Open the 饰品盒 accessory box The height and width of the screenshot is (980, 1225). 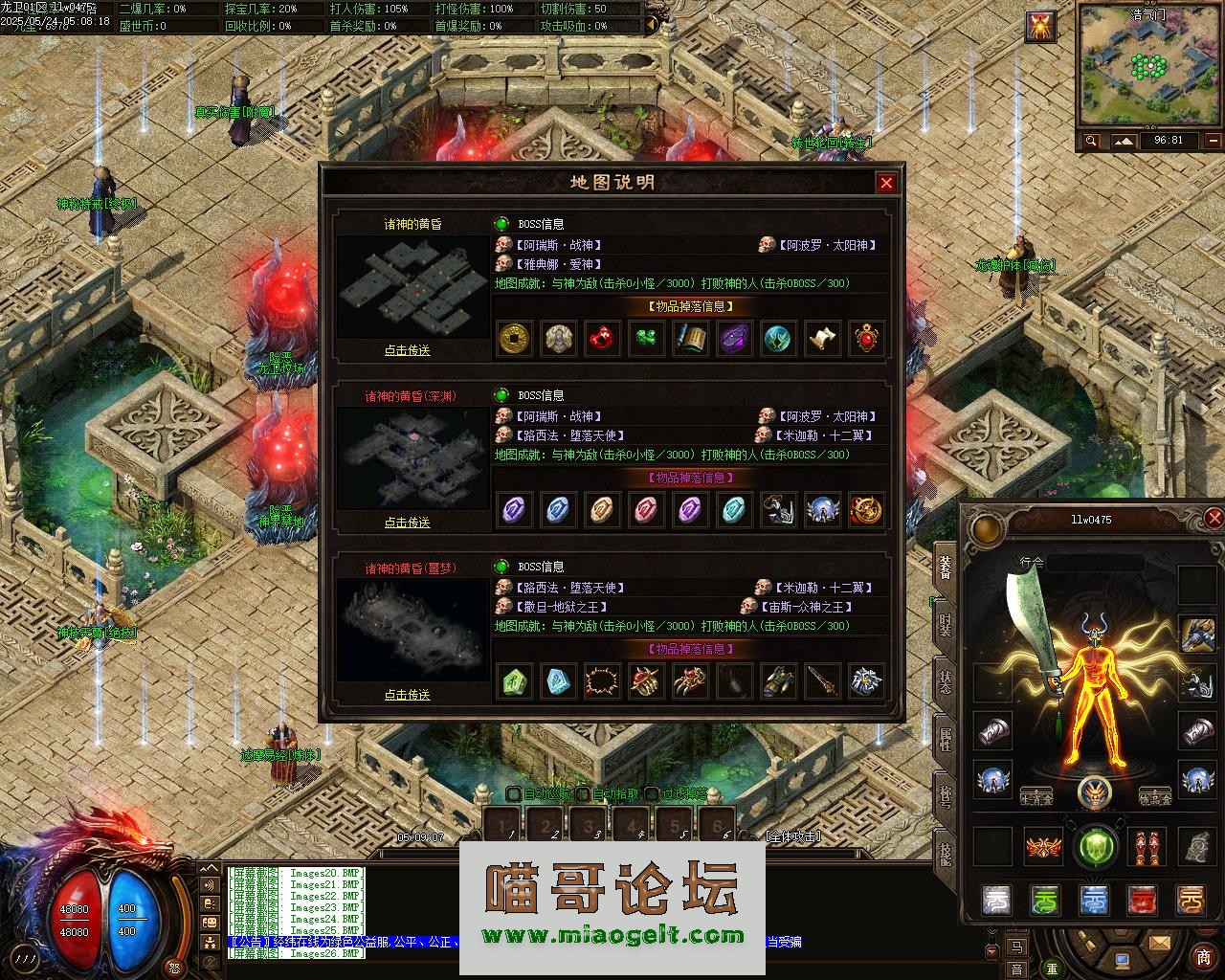click(x=1155, y=797)
